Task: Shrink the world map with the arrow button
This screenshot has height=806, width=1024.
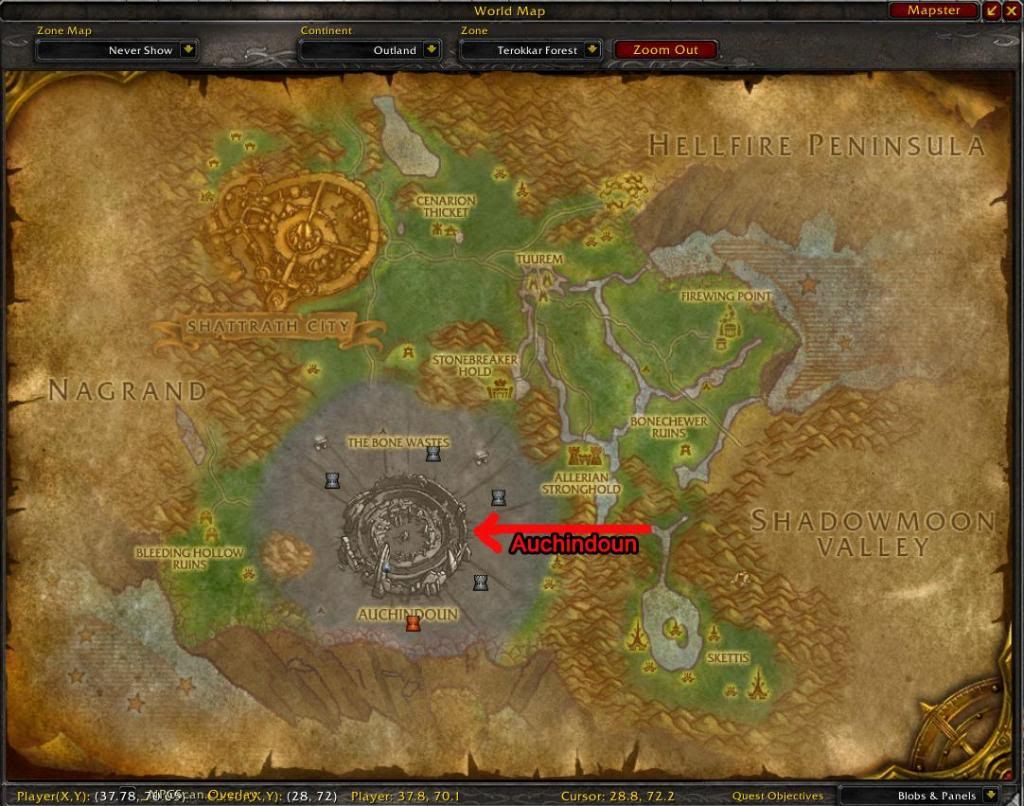Action: click(x=992, y=11)
